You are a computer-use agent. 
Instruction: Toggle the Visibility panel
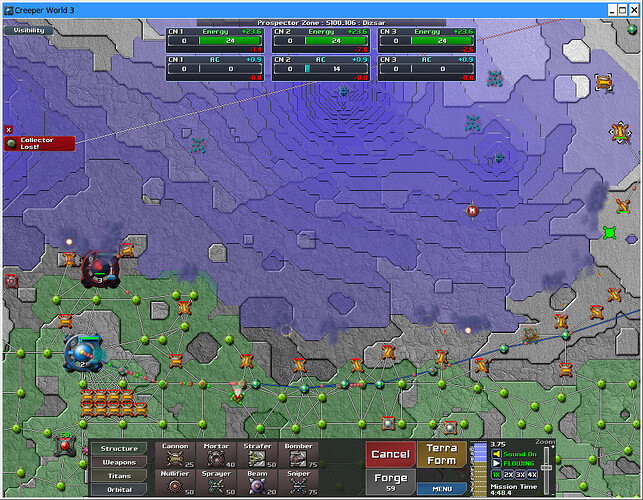(27, 30)
